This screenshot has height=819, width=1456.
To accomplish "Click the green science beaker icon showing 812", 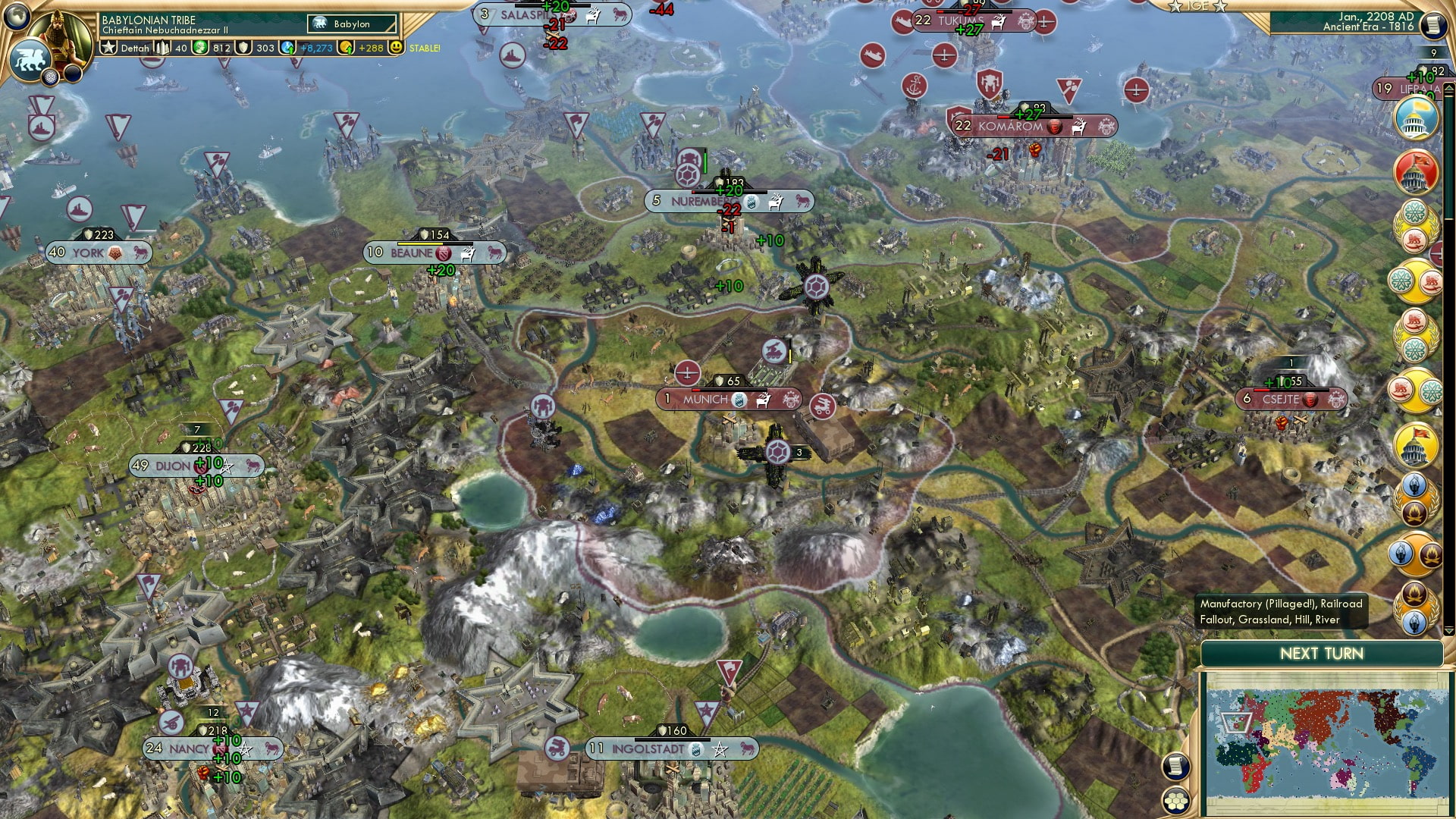I will coord(201,49).
